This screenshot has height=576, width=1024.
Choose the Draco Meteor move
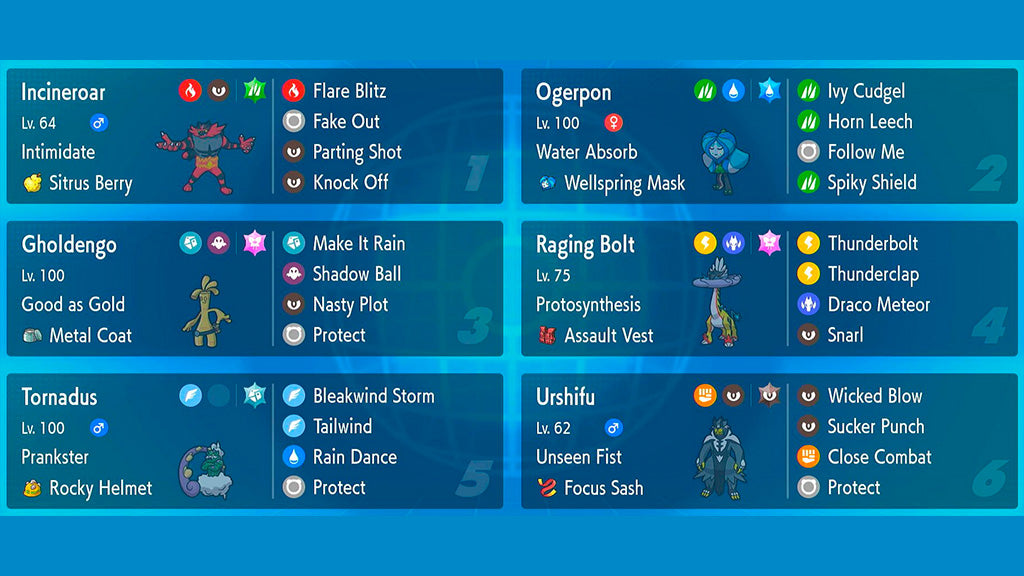(878, 305)
